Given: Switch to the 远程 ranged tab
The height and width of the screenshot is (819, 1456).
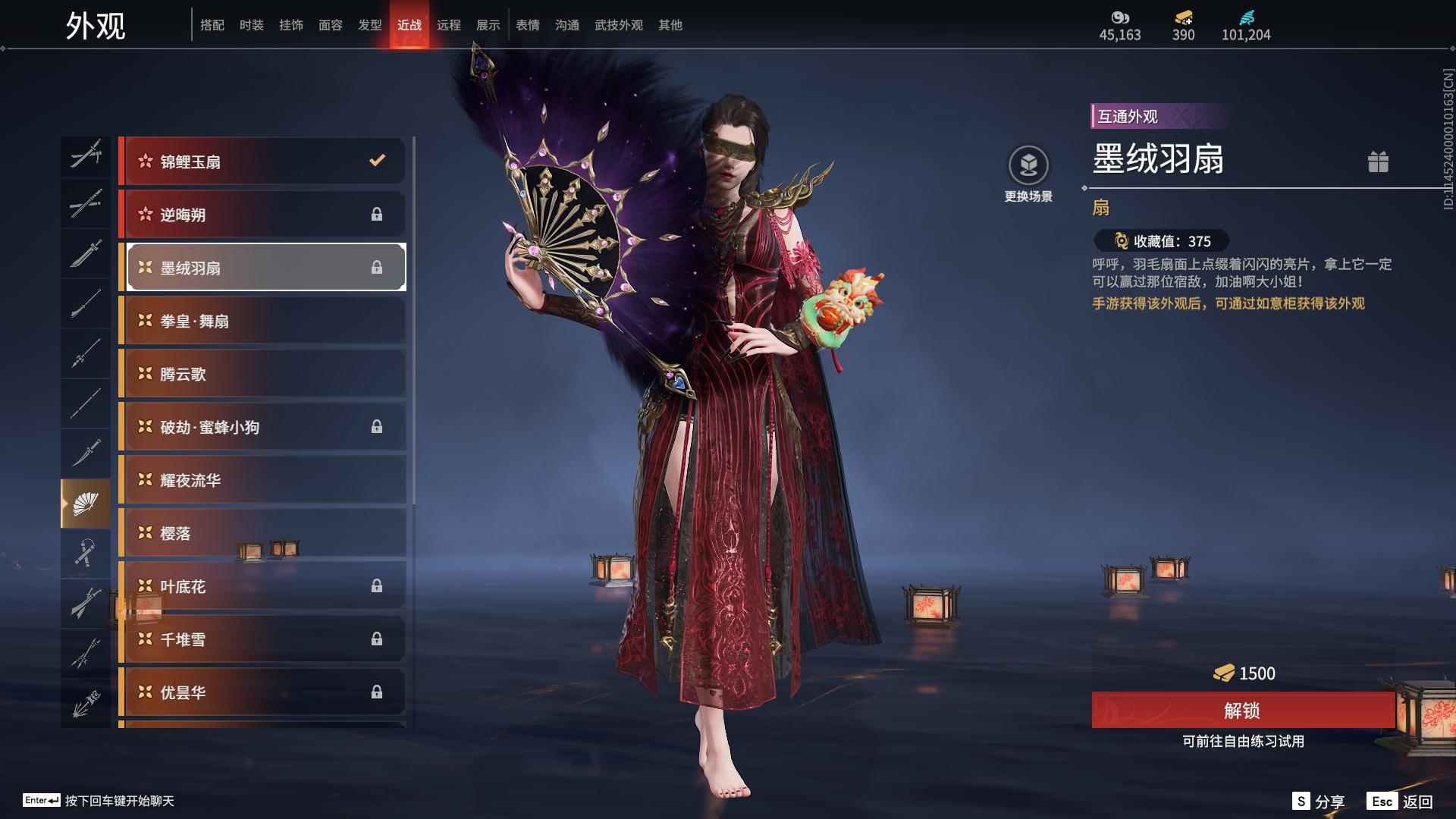Looking at the screenshot, I should click(450, 24).
